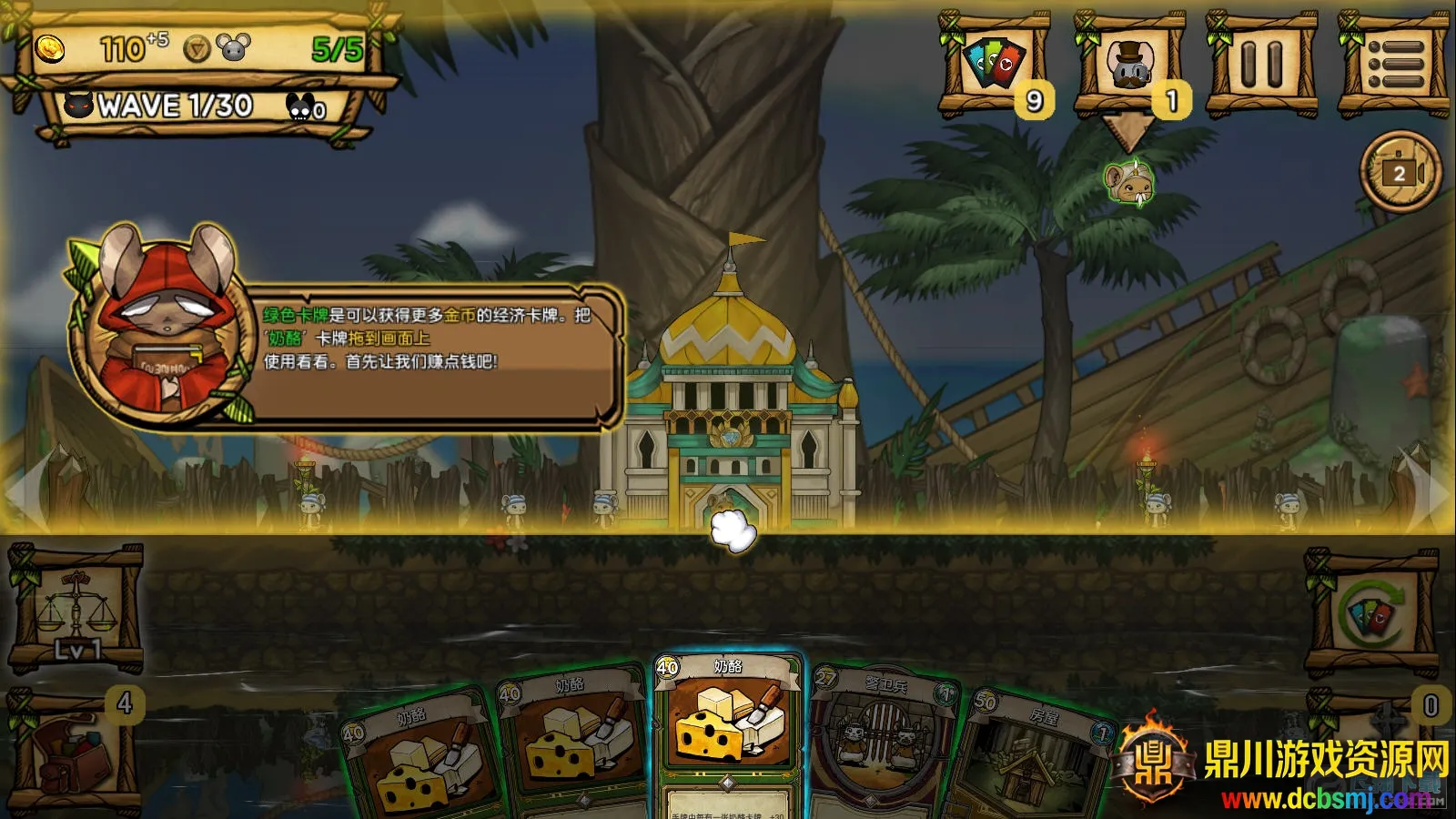Choose the guard card costing 27
Image resolution: width=1456 pixels, height=819 pixels.
(879, 739)
